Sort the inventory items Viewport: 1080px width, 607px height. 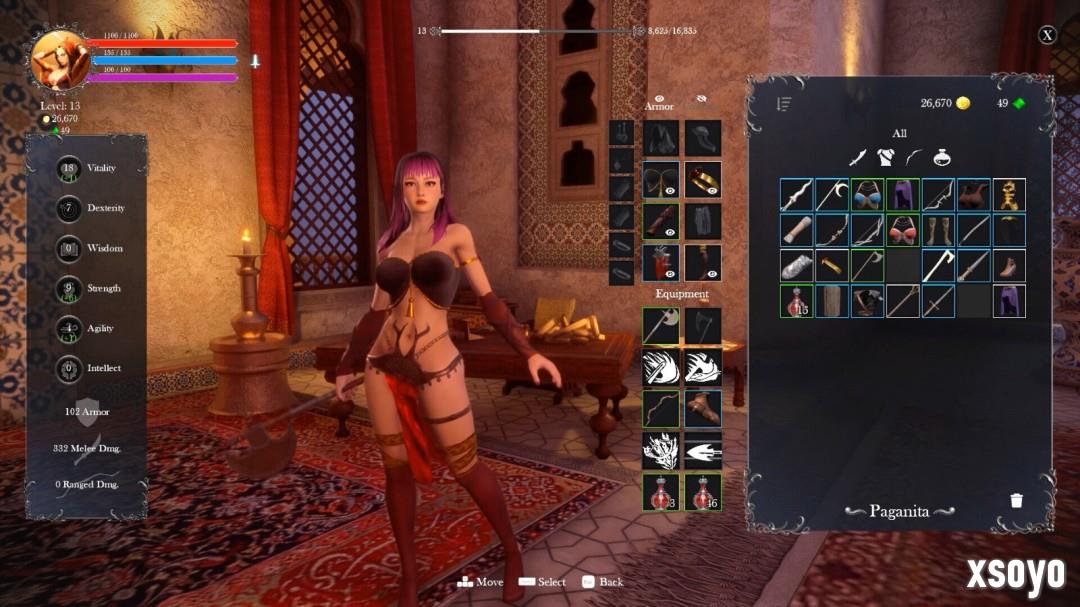(784, 104)
